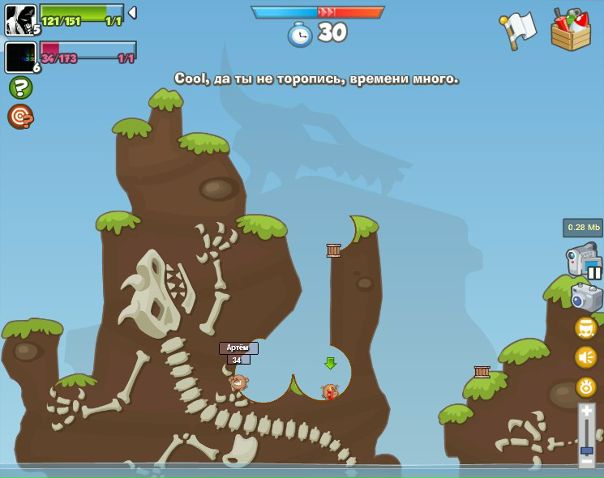The image size is (604, 478).
Task: Select the dark avatar player portrait
Action: (x=20, y=57)
